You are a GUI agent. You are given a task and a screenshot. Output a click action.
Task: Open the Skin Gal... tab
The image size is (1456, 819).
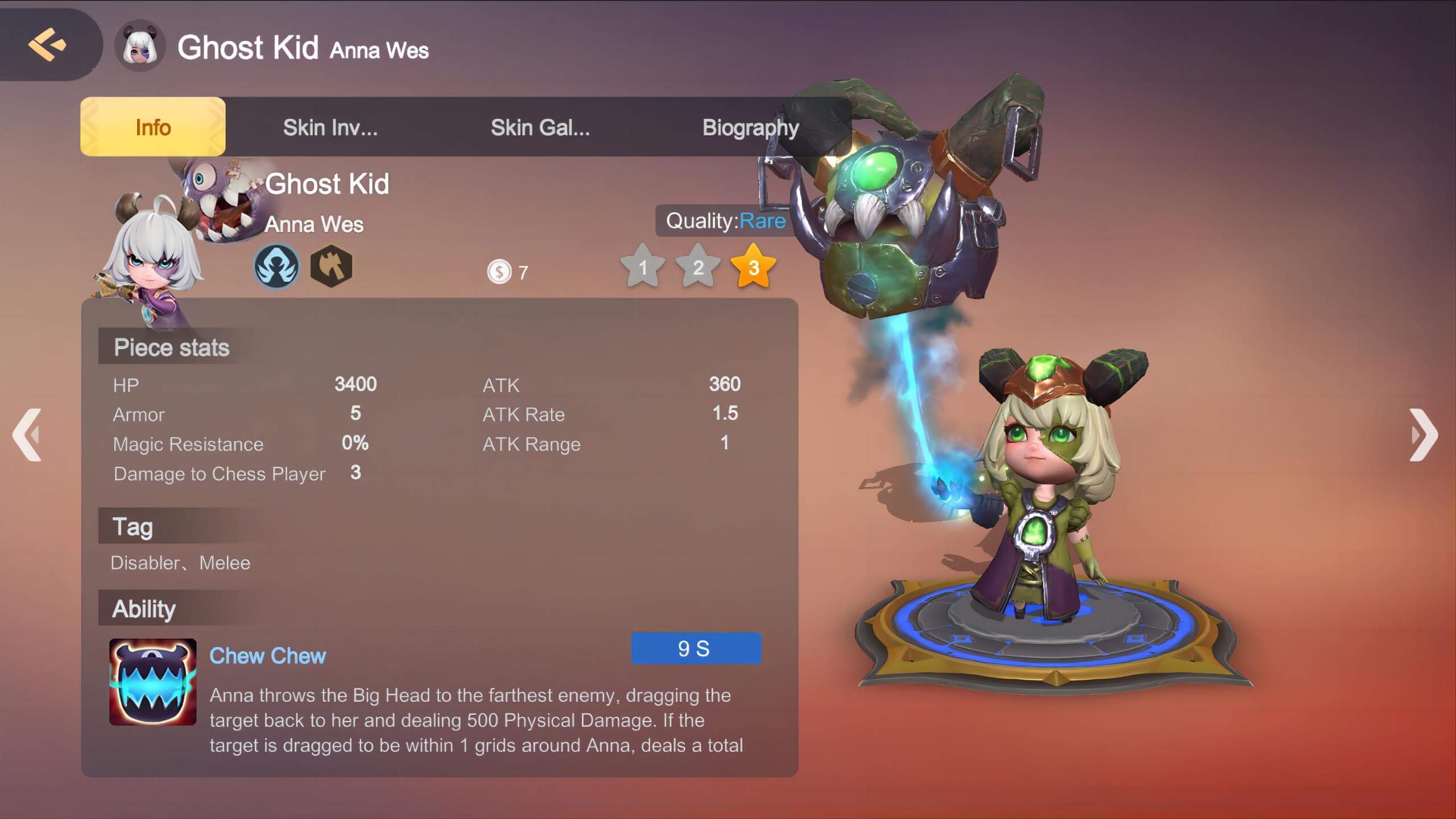pyautogui.click(x=539, y=127)
